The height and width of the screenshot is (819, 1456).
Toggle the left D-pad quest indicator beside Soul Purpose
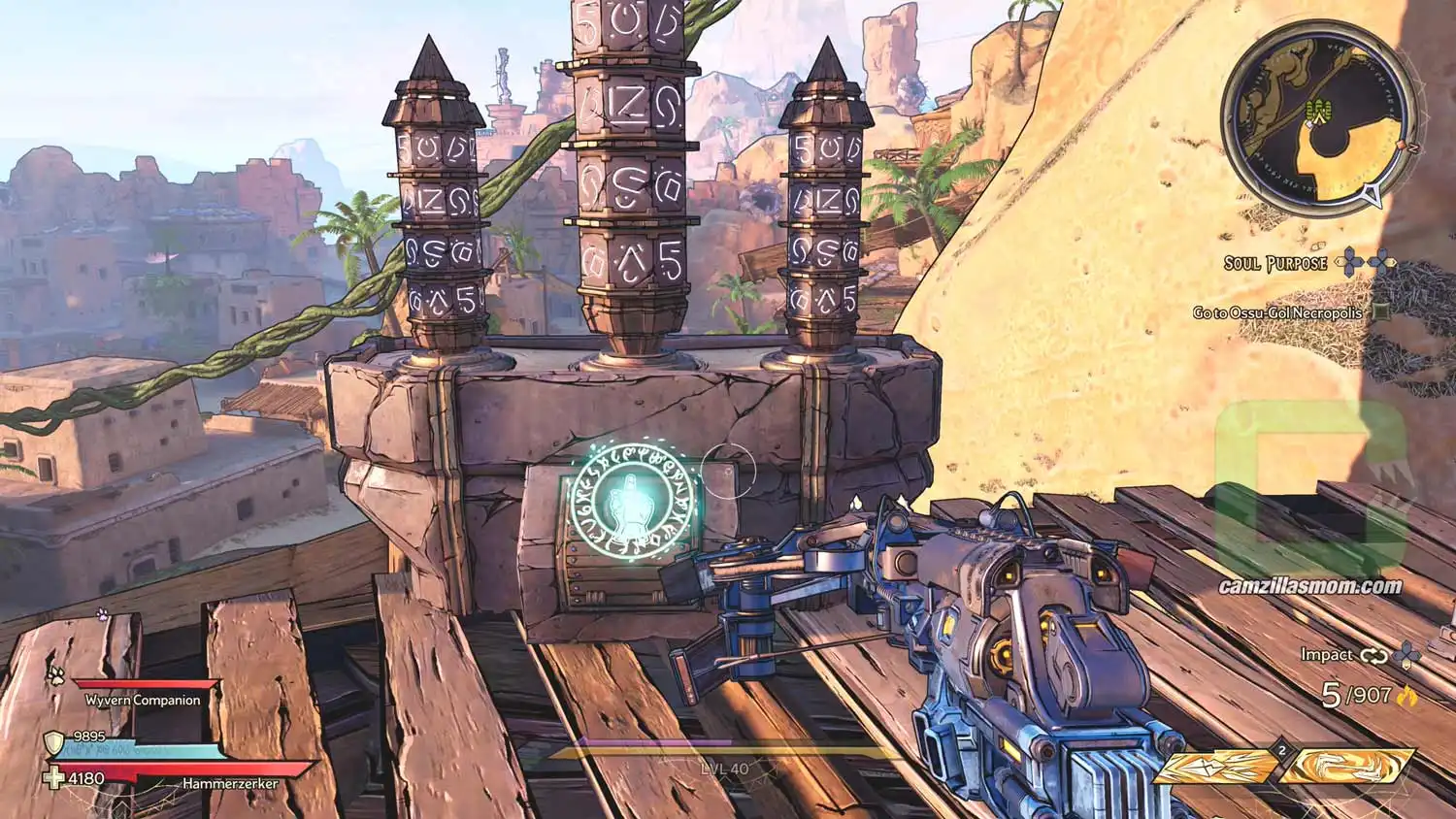tap(1349, 262)
